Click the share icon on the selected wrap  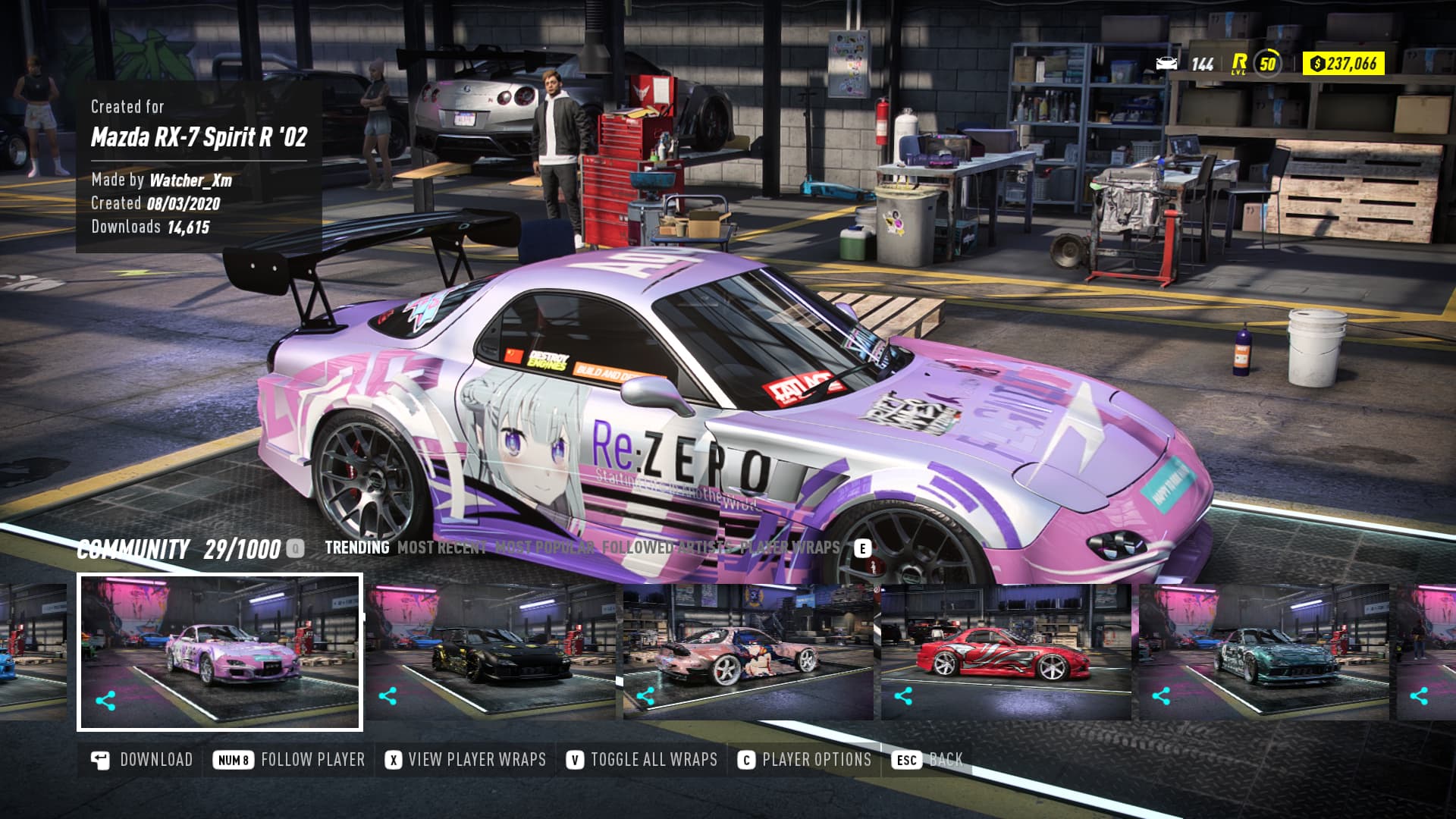pyautogui.click(x=105, y=701)
